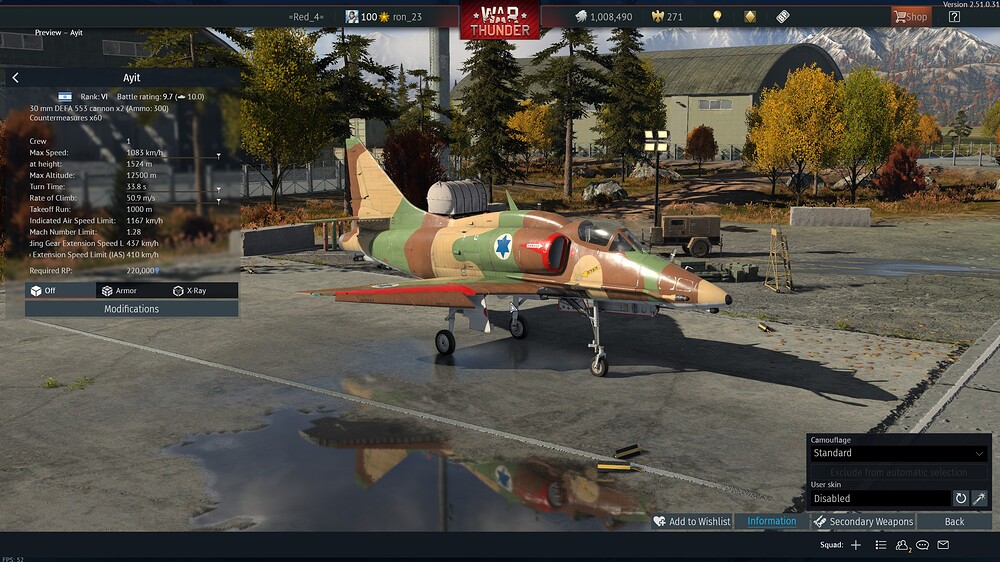Switch to Armor view mode
The image size is (1000, 562).
[118, 290]
